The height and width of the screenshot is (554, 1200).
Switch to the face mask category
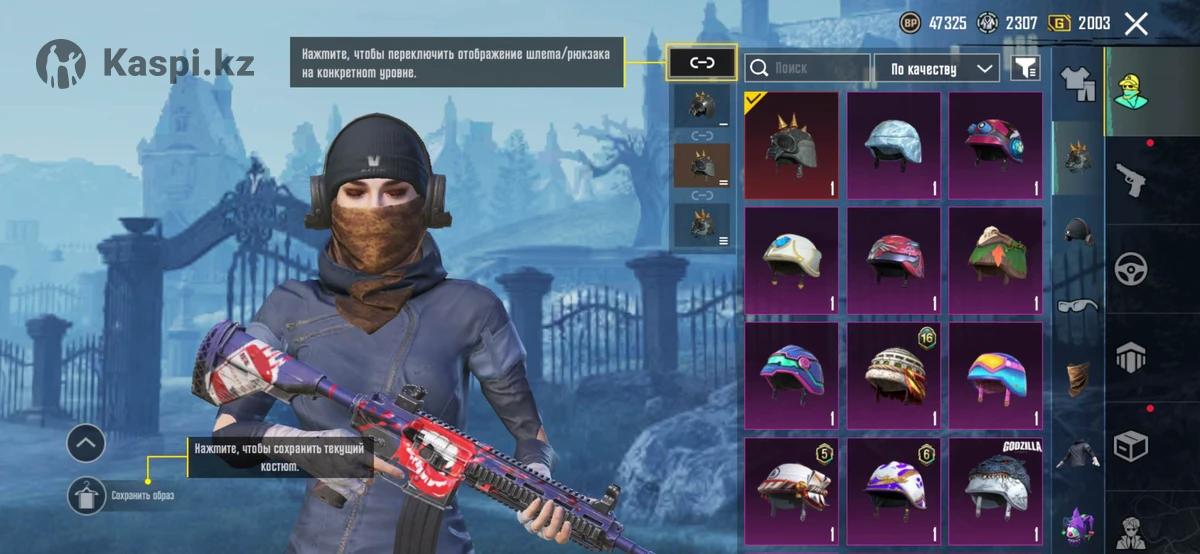click(1078, 378)
